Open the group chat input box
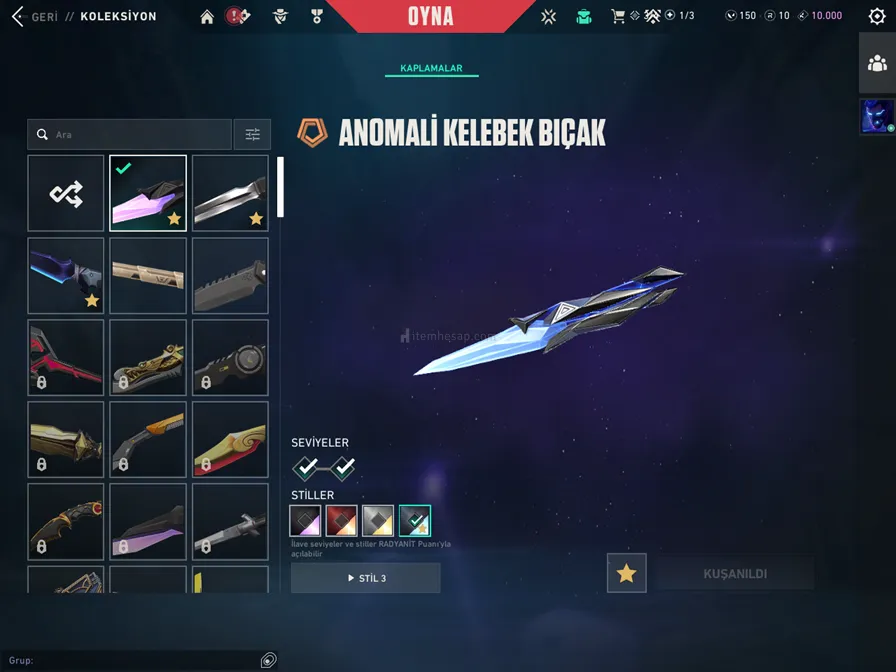Viewport: 896px width, 672px height. 130,660
